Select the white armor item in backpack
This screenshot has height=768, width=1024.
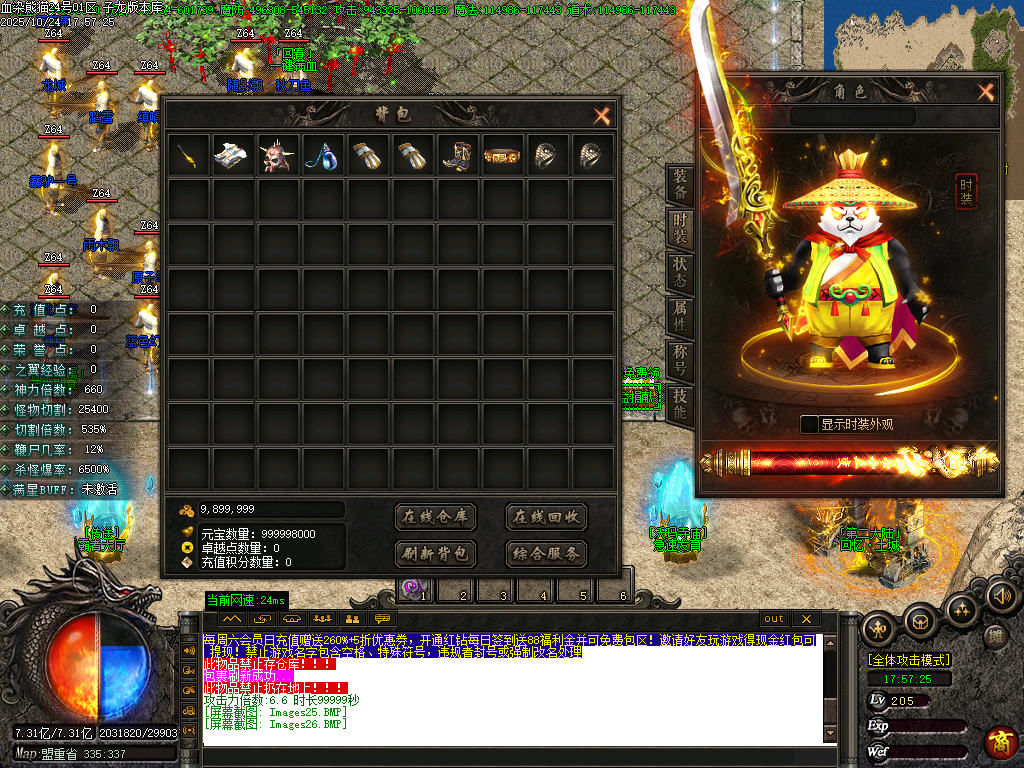click(x=234, y=156)
